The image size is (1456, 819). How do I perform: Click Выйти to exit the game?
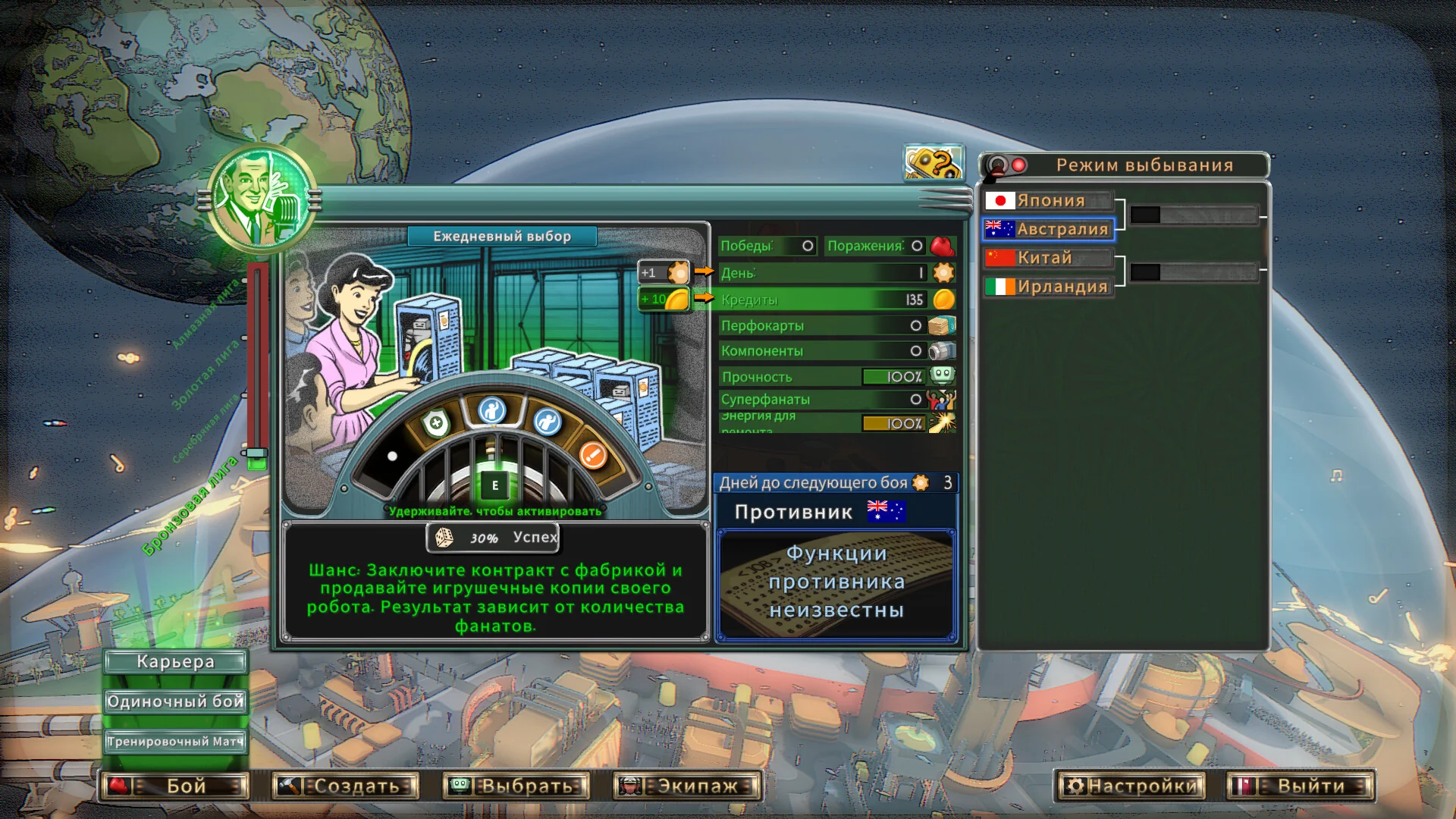[x=1301, y=786]
